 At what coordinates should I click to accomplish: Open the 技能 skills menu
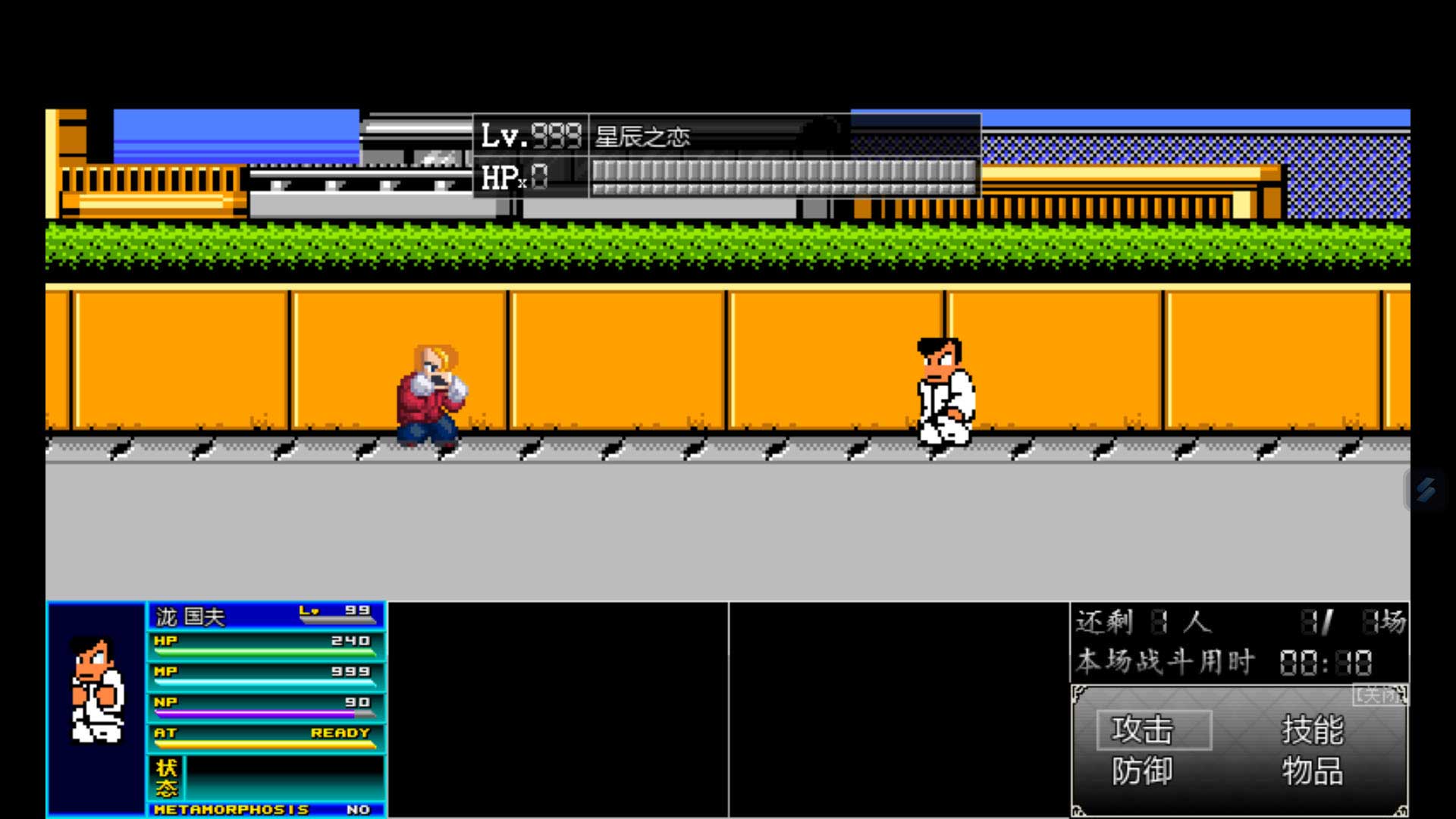pyautogui.click(x=1312, y=730)
